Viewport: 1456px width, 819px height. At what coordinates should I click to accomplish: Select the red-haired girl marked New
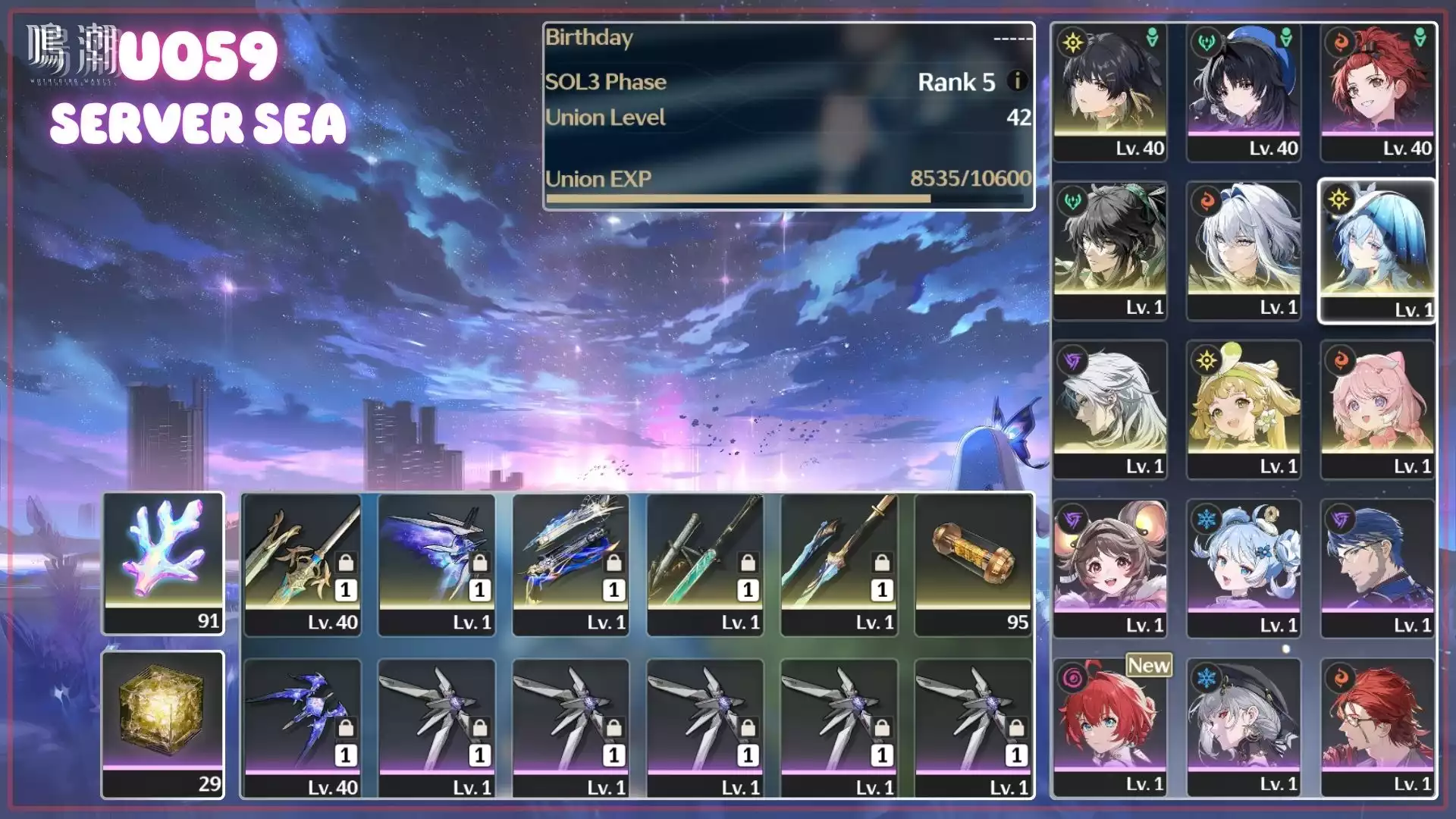(1109, 726)
